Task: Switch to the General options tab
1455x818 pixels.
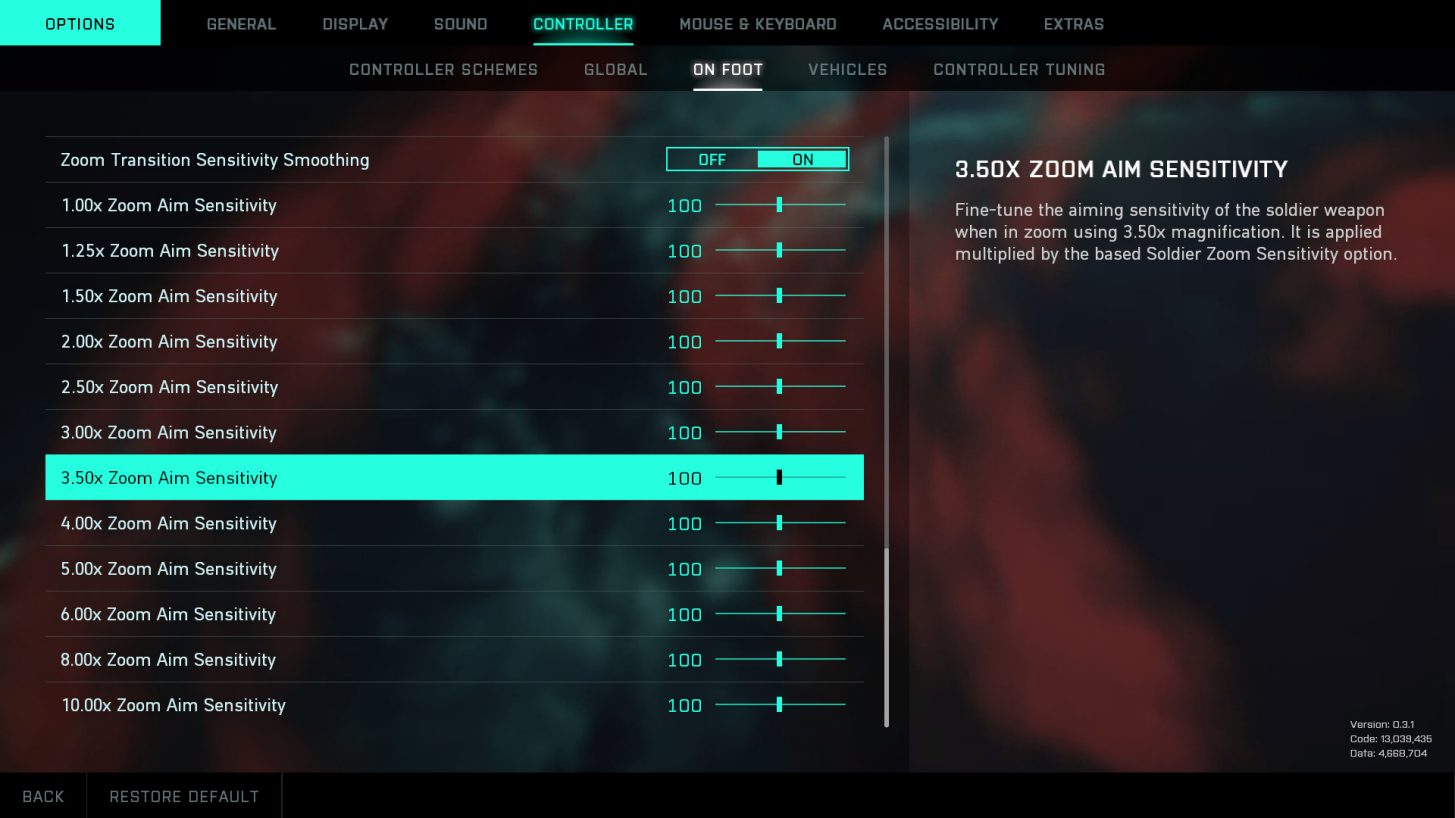Action: tap(241, 24)
